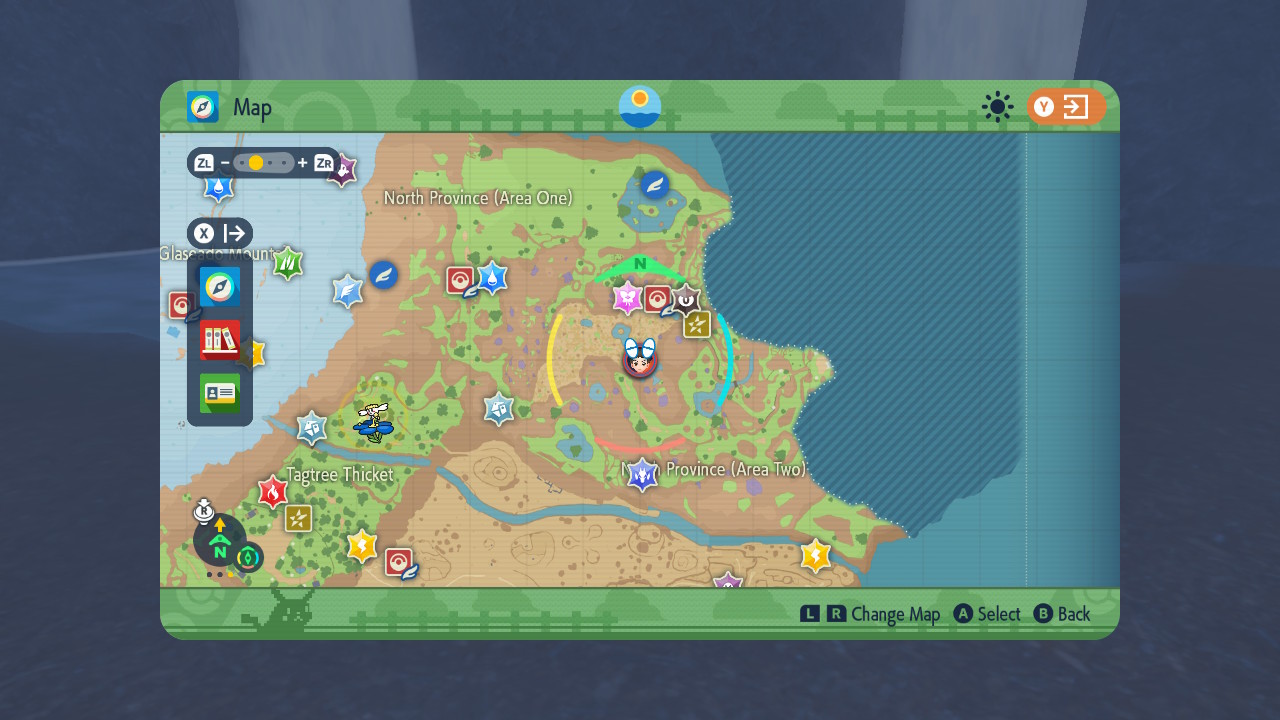Screen dimensions: 1280x720
Task: Toggle the X sidebar panel visibility
Action: [x=220, y=233]
